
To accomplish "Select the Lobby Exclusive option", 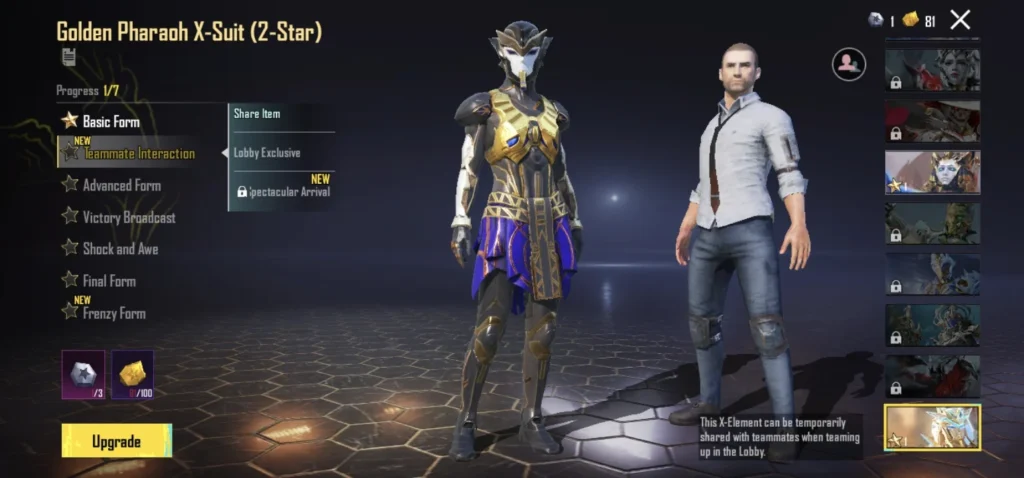I will pyautogui.click(x=267, y=153).
